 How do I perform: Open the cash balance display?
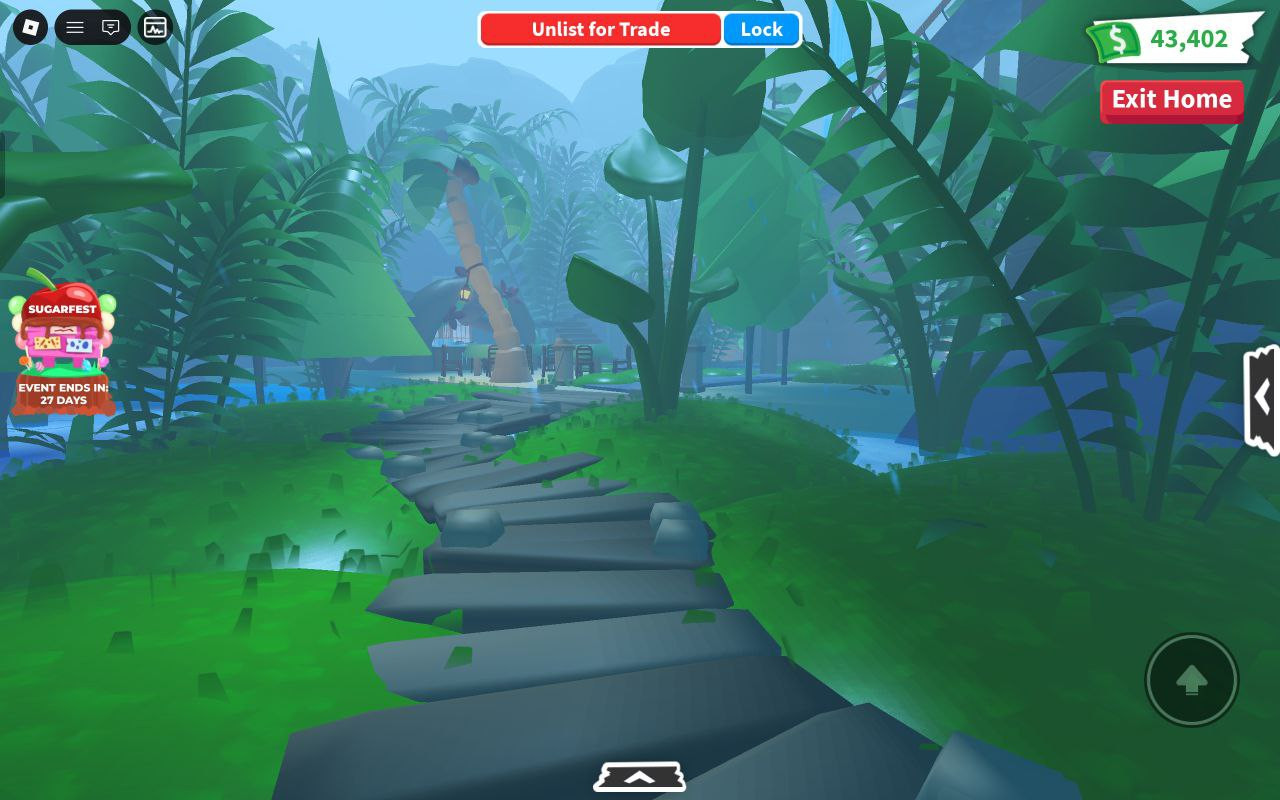(x=1172, y=40)
